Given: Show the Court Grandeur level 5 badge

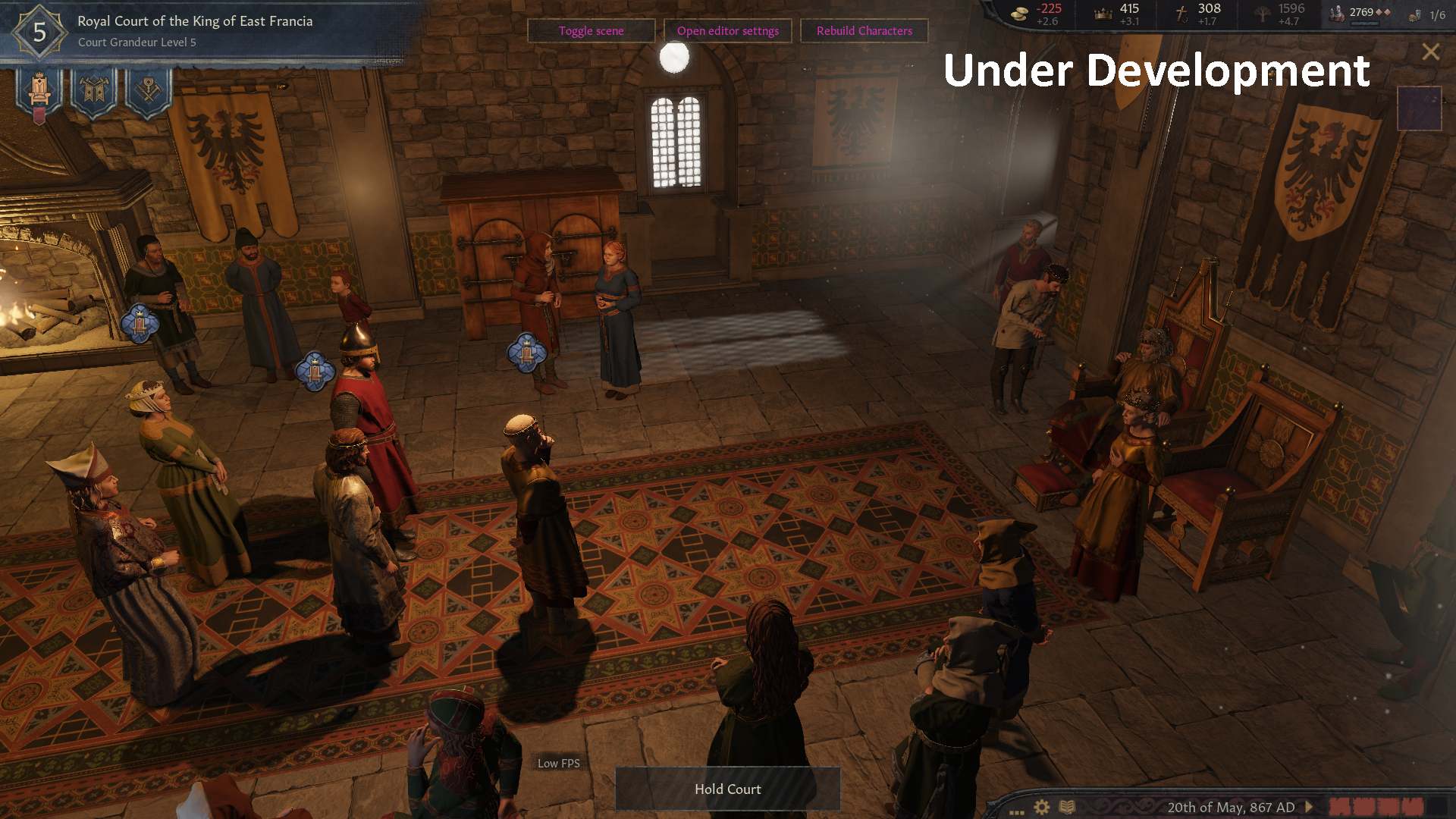Looking at the screenshot, I should (39, 32).
